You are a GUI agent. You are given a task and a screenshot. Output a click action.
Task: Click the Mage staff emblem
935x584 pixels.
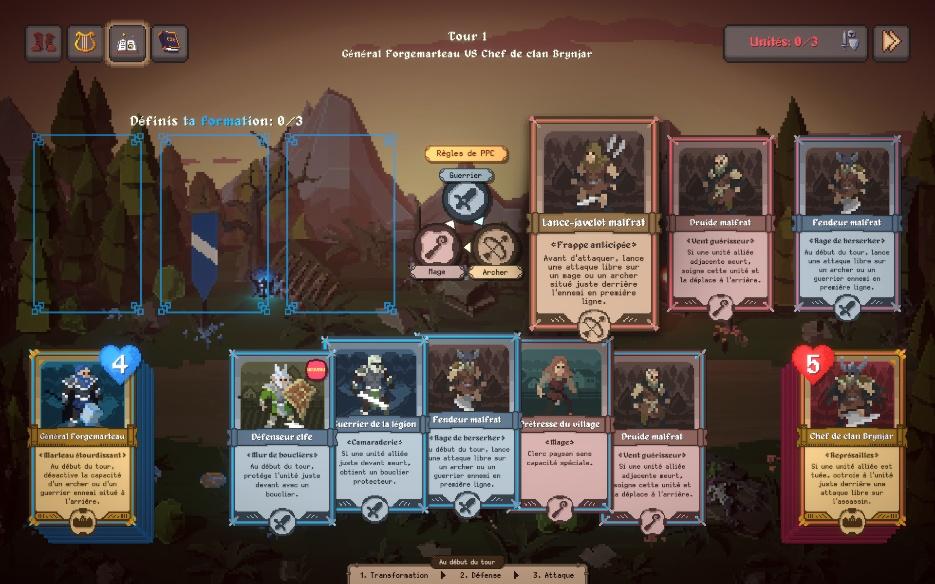(436, 246)
